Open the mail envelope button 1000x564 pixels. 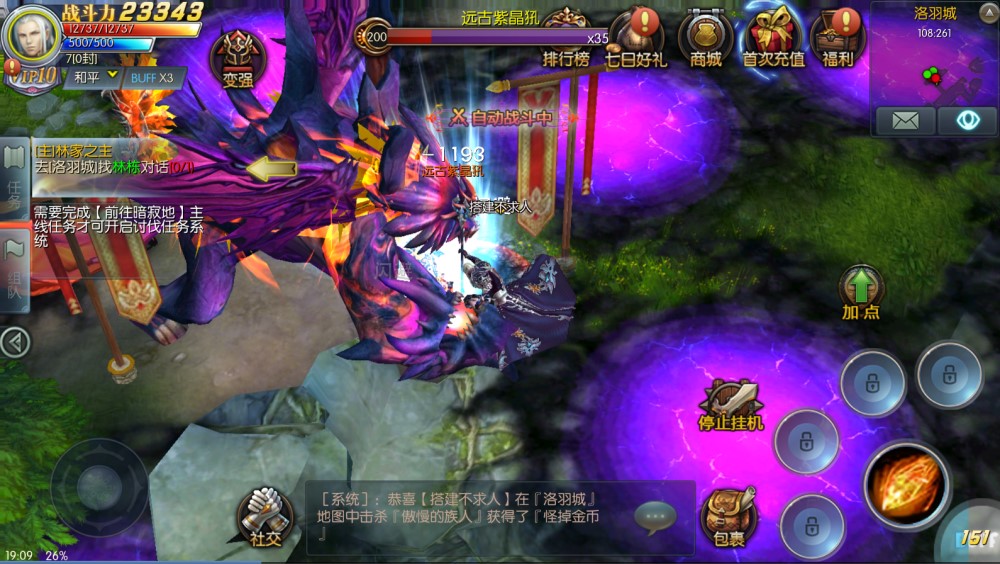point(905,121)
